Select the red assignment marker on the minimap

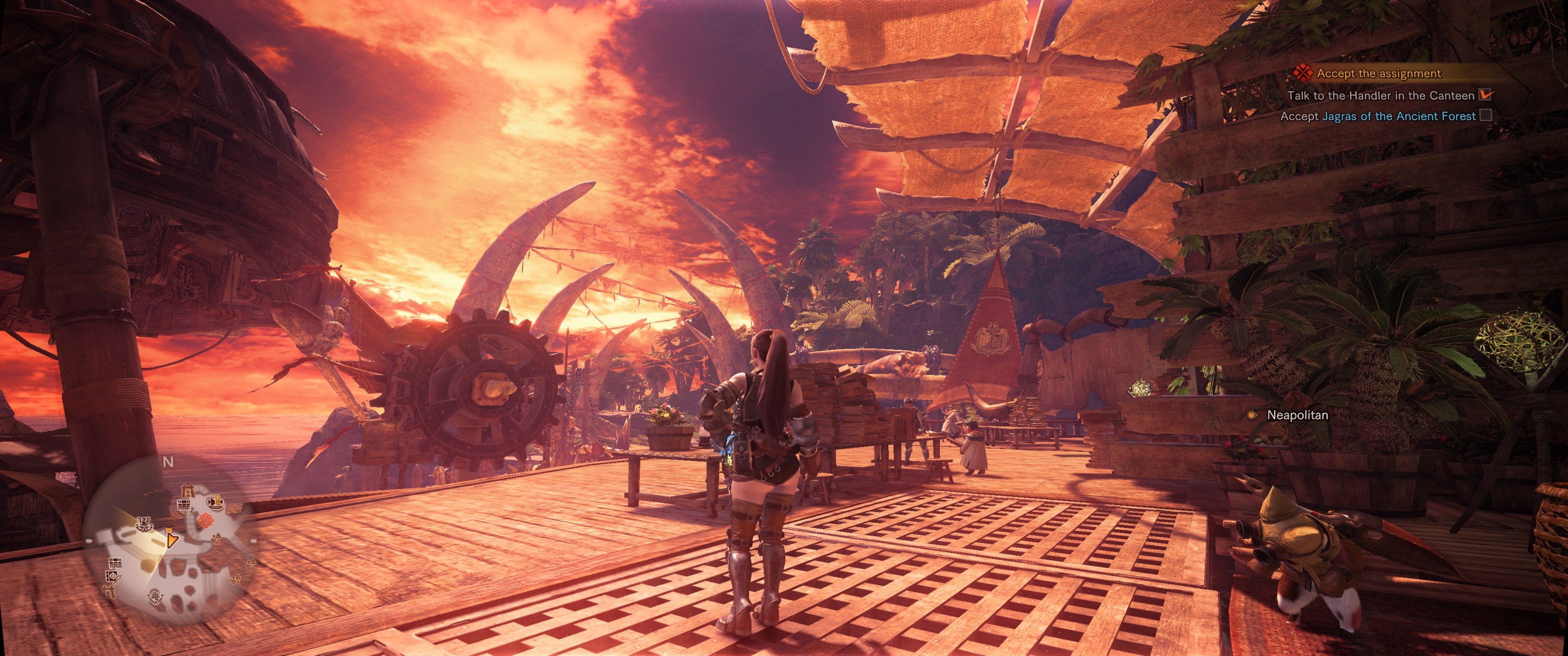pos(205,520)
